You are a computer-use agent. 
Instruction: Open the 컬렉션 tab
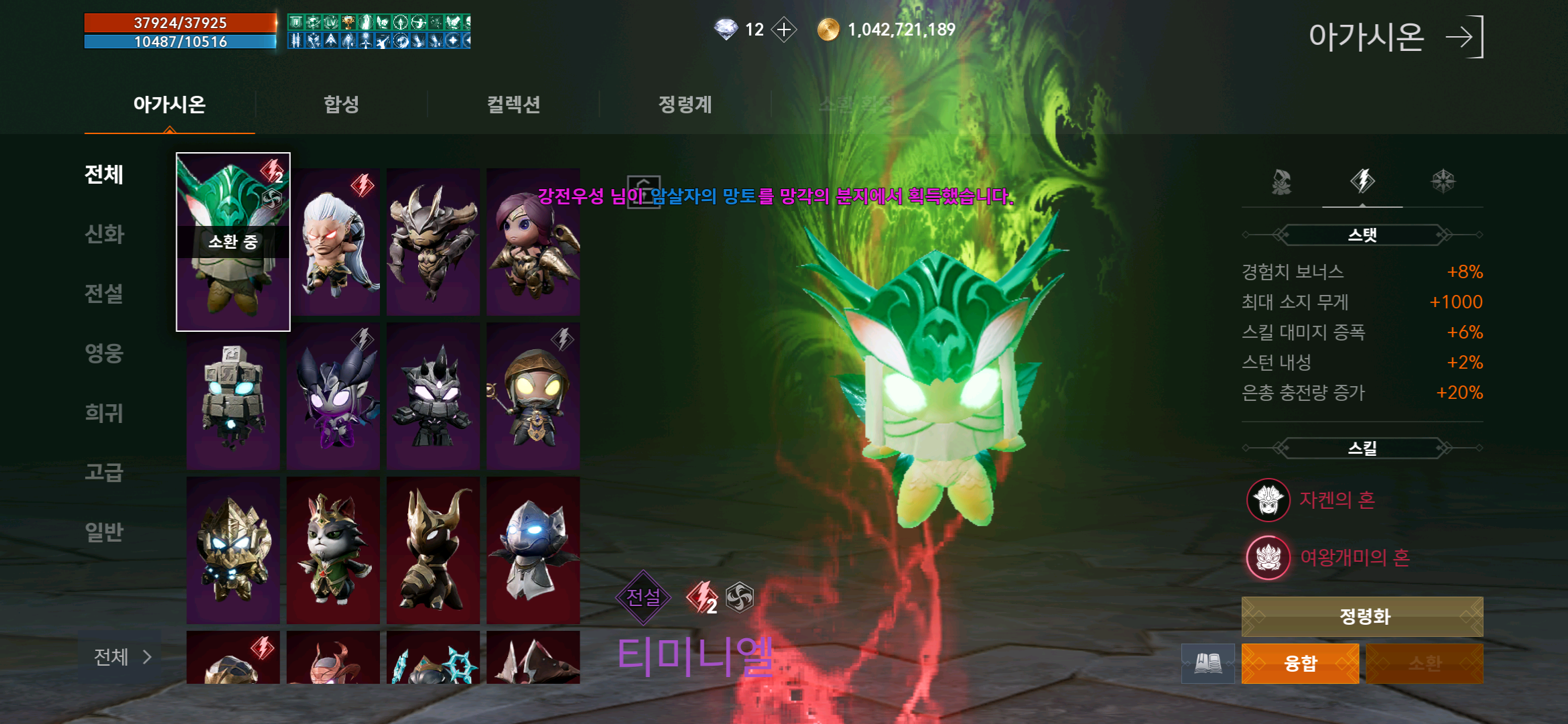tap(513, 105)
